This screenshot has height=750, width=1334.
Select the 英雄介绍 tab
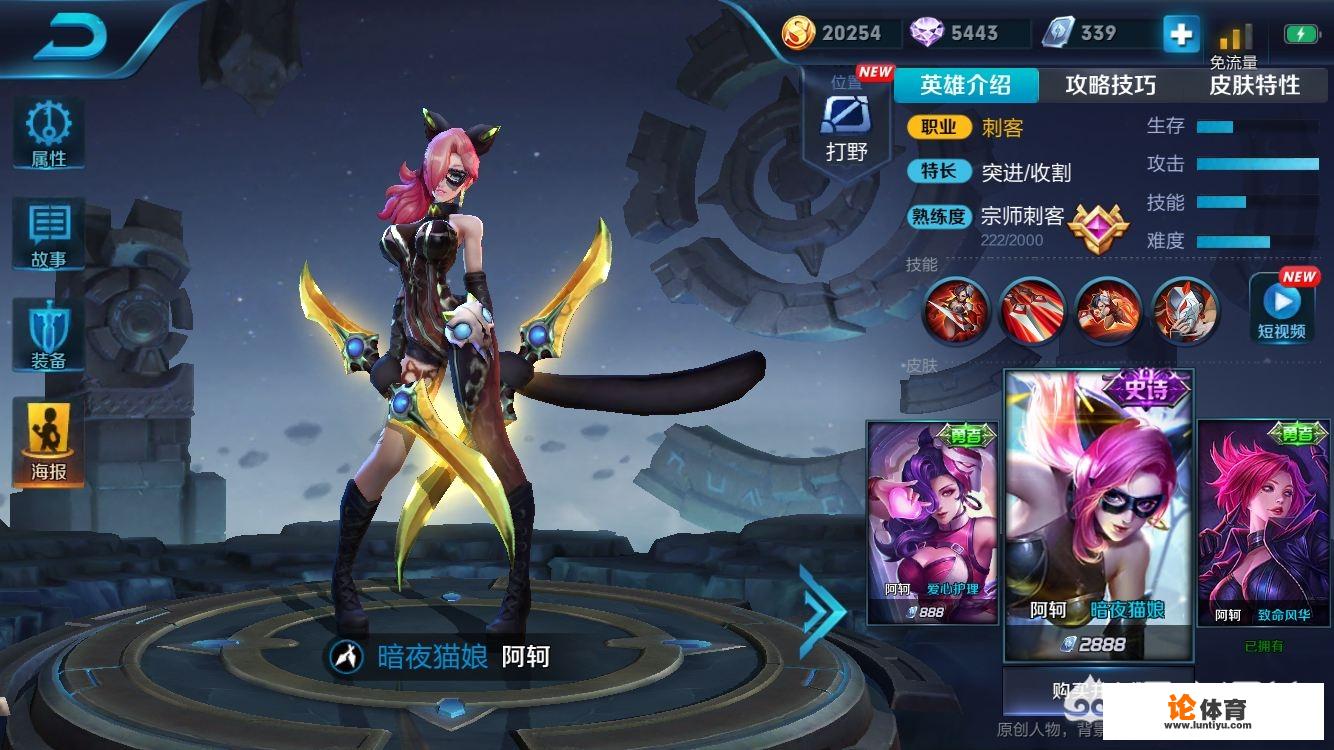pos(966,86)
